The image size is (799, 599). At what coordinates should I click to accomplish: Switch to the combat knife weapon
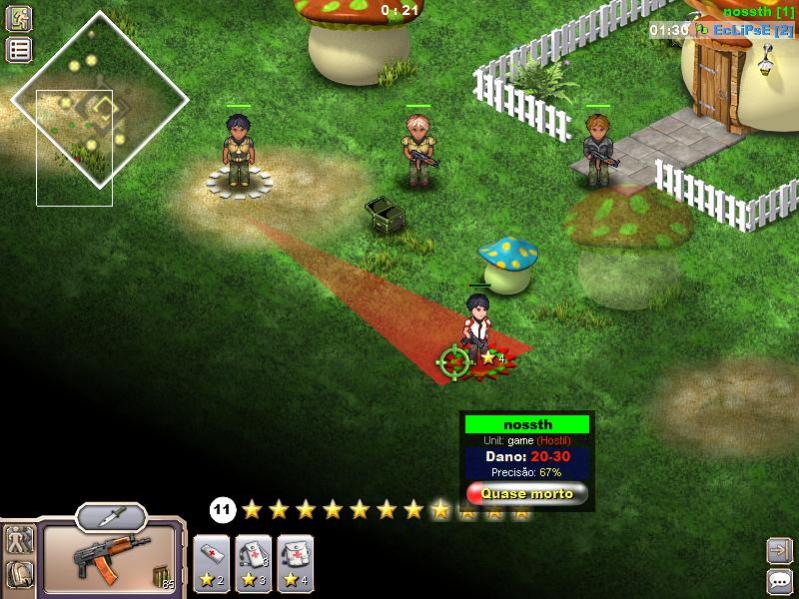pos(111,516)
